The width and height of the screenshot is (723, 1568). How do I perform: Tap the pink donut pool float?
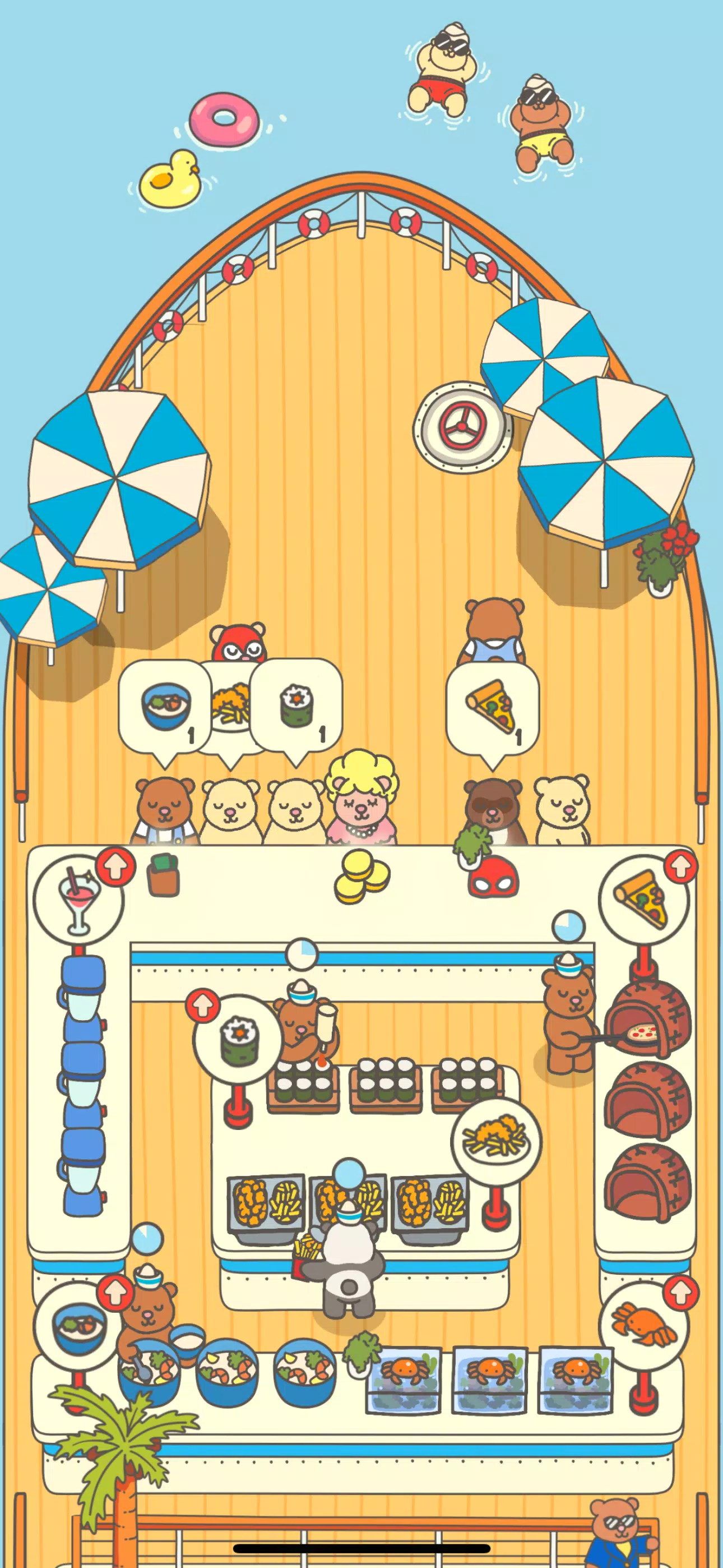pos(225,119)
